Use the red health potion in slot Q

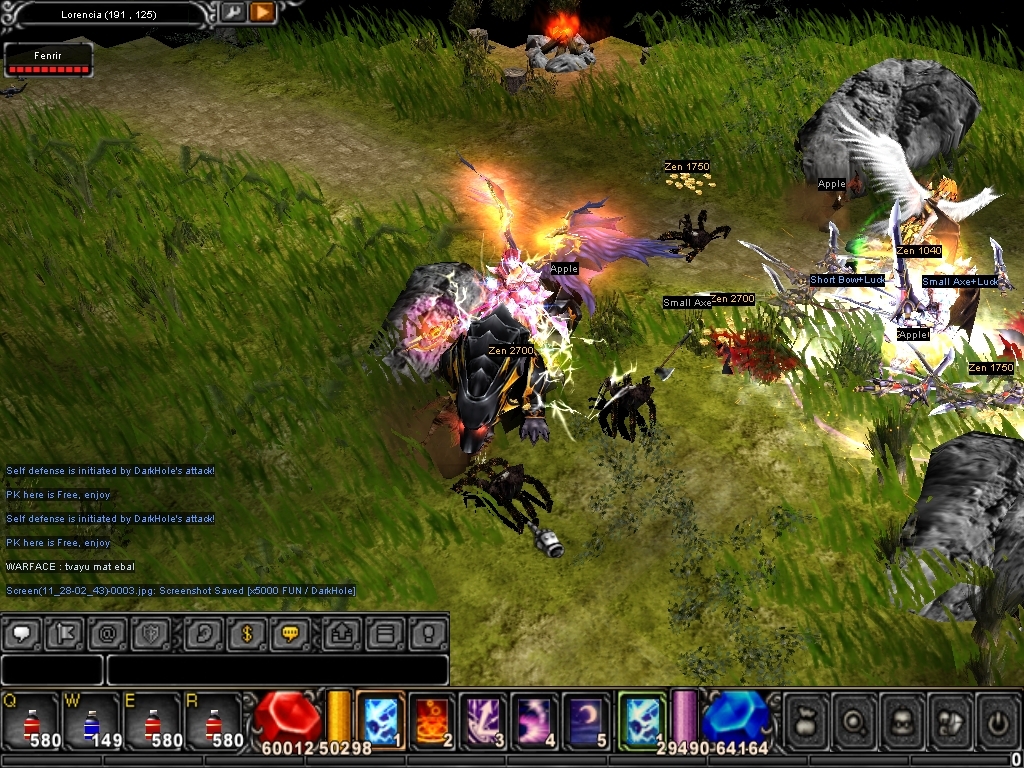30,722
